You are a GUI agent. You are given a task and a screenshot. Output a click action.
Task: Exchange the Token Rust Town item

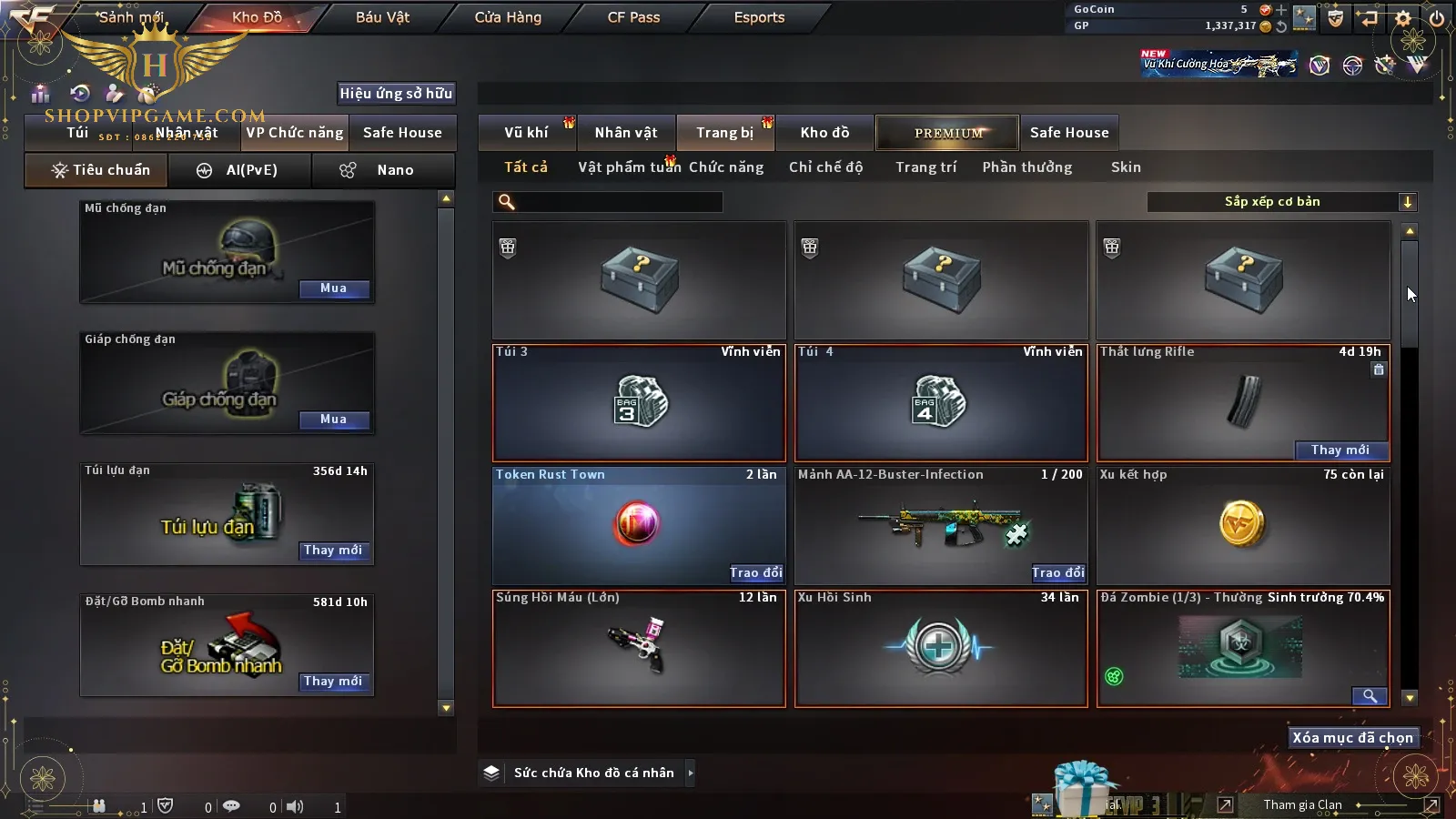pyautogui.click(x=755, y=572)
